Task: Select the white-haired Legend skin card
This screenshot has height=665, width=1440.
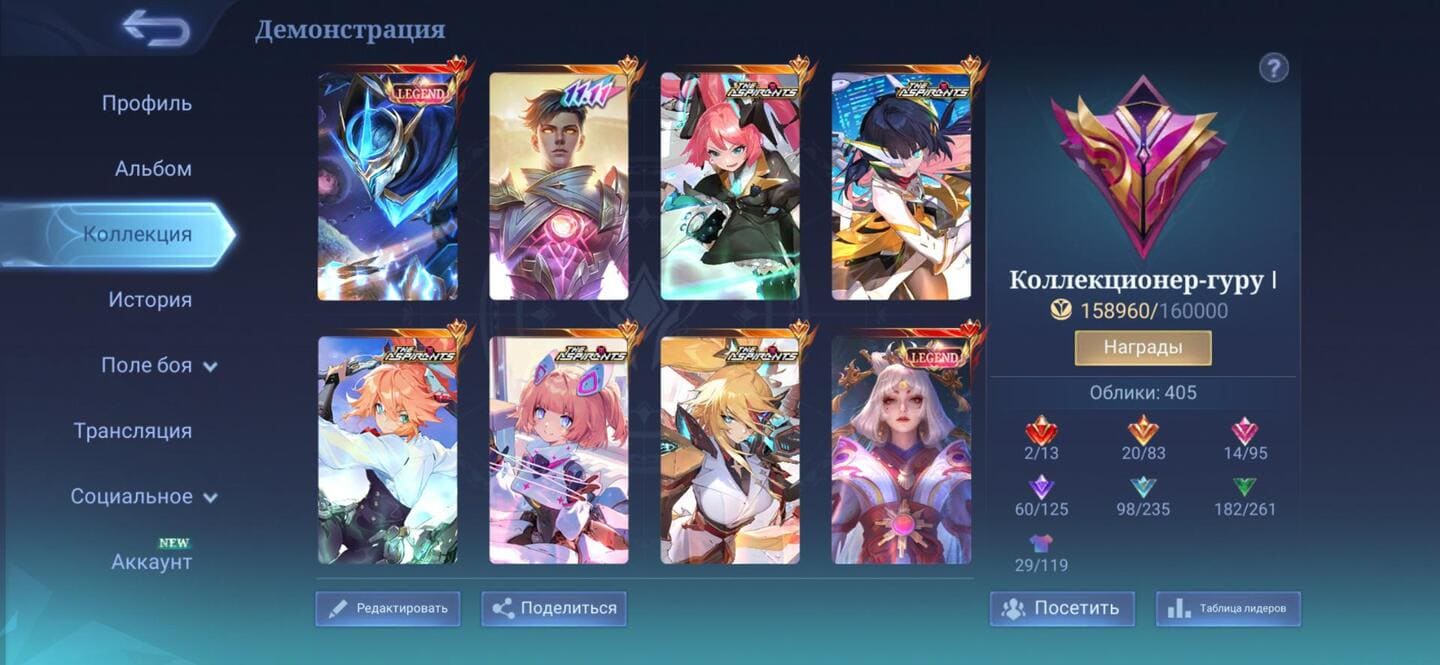Action: pos(901,450)
